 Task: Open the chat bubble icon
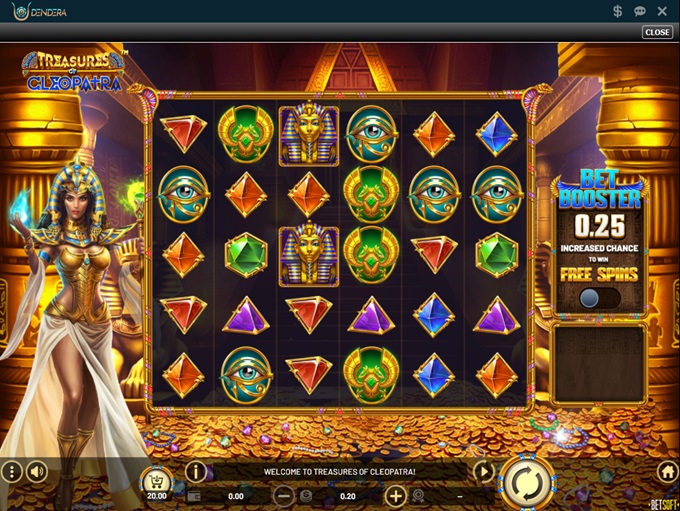[640, 11]
